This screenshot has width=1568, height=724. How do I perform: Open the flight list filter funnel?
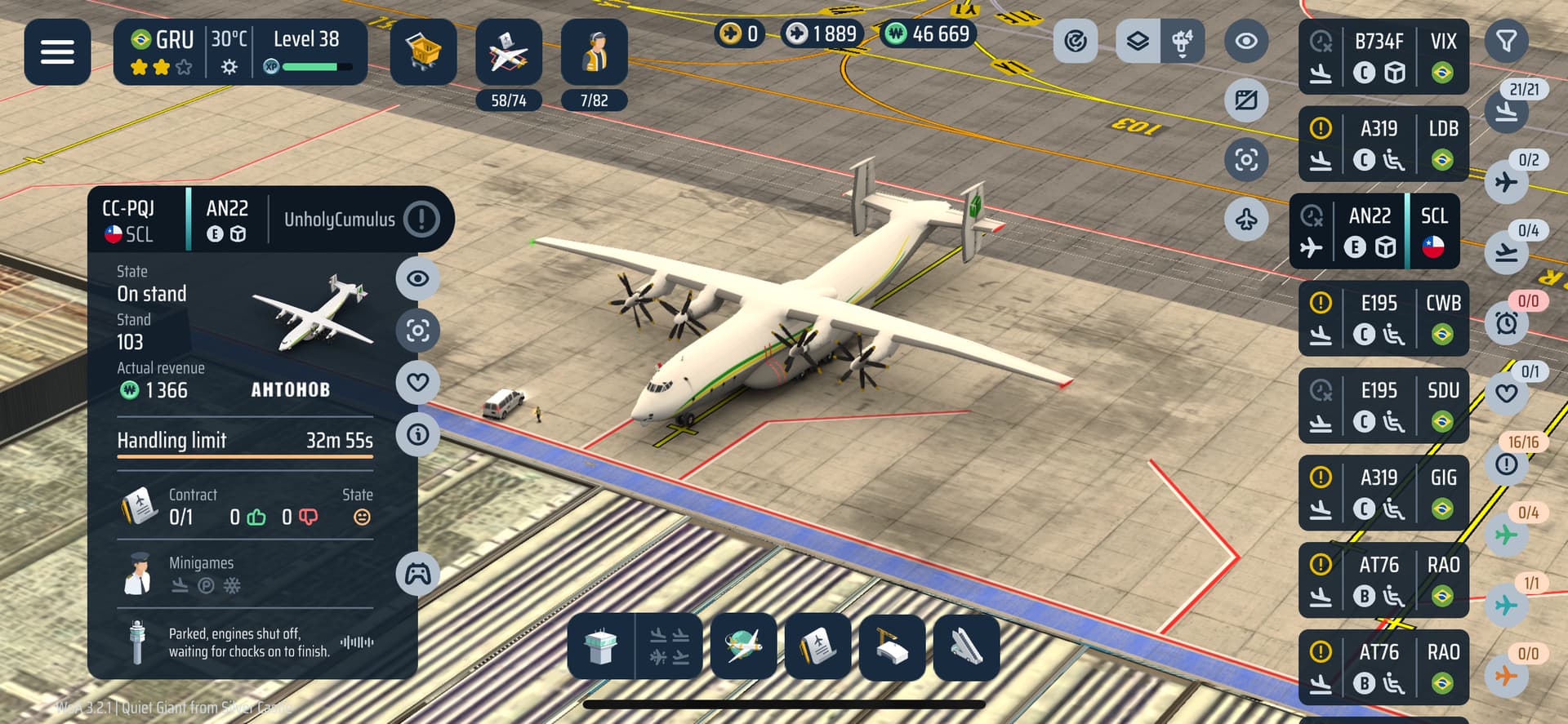(1506, 41)
